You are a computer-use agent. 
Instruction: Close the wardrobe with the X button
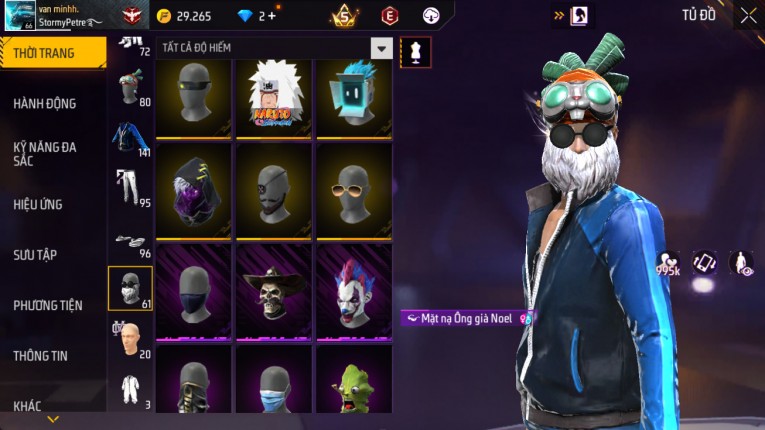748,15
